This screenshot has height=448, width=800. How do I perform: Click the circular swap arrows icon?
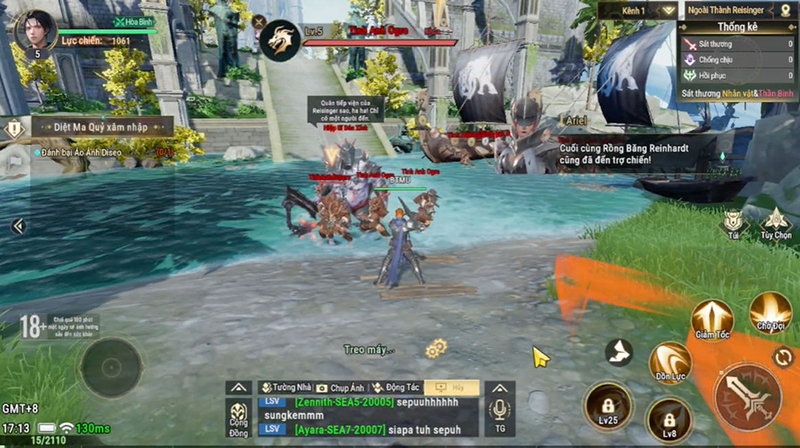click(x=783, y=356)
